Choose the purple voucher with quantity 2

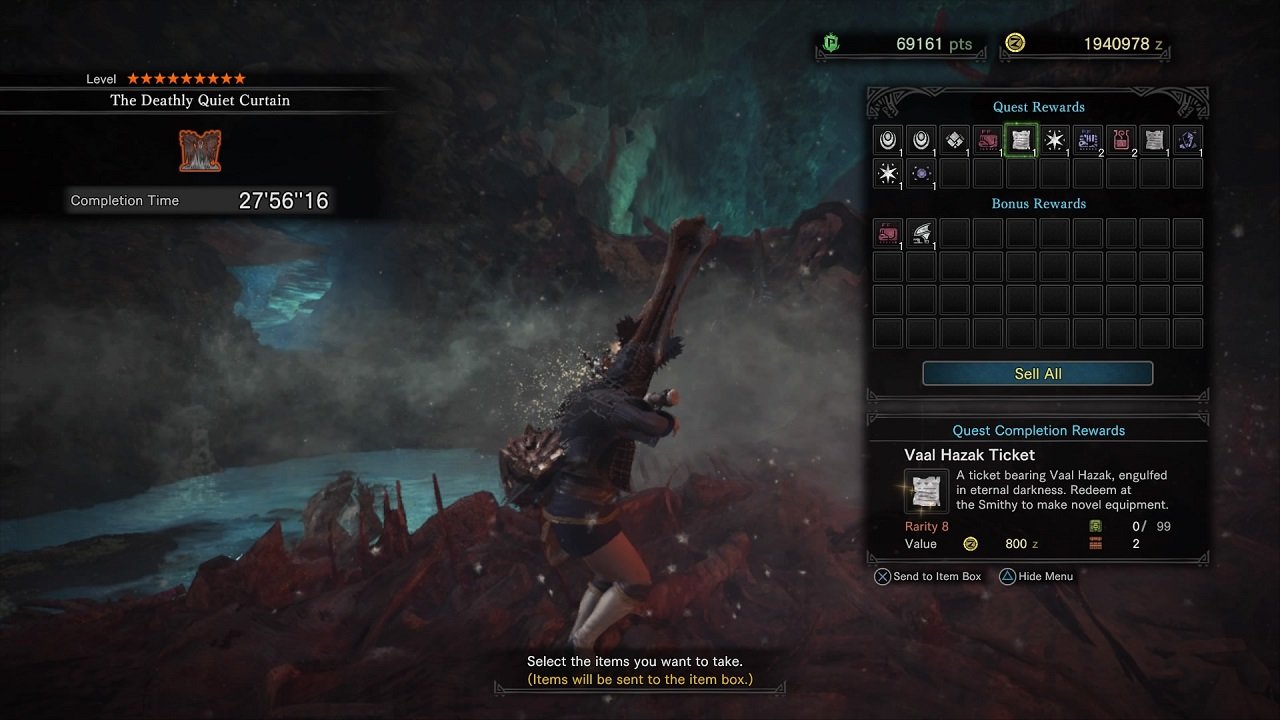[x=1088, y=141]
